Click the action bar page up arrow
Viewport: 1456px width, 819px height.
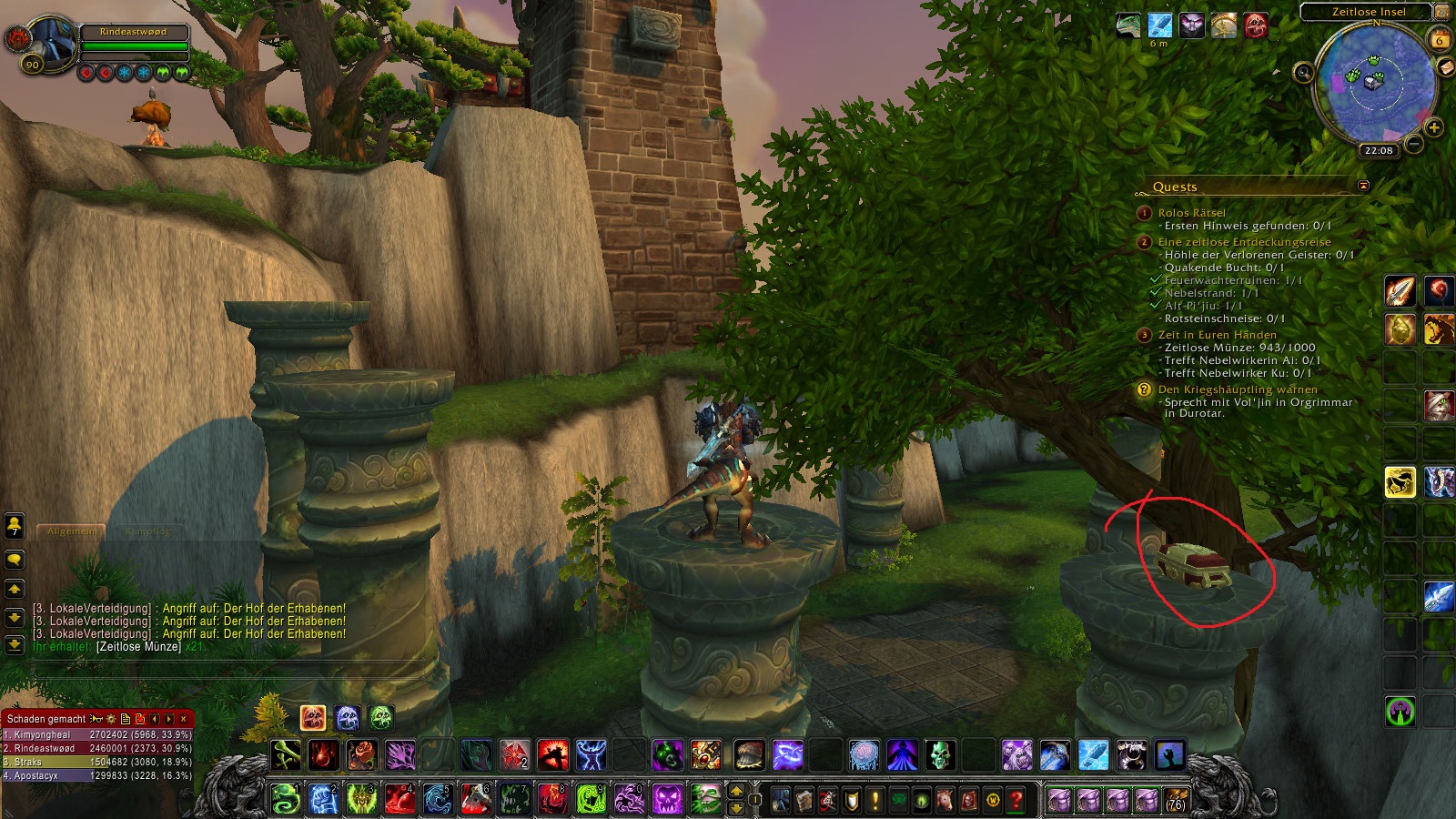[x=736, y=791]
